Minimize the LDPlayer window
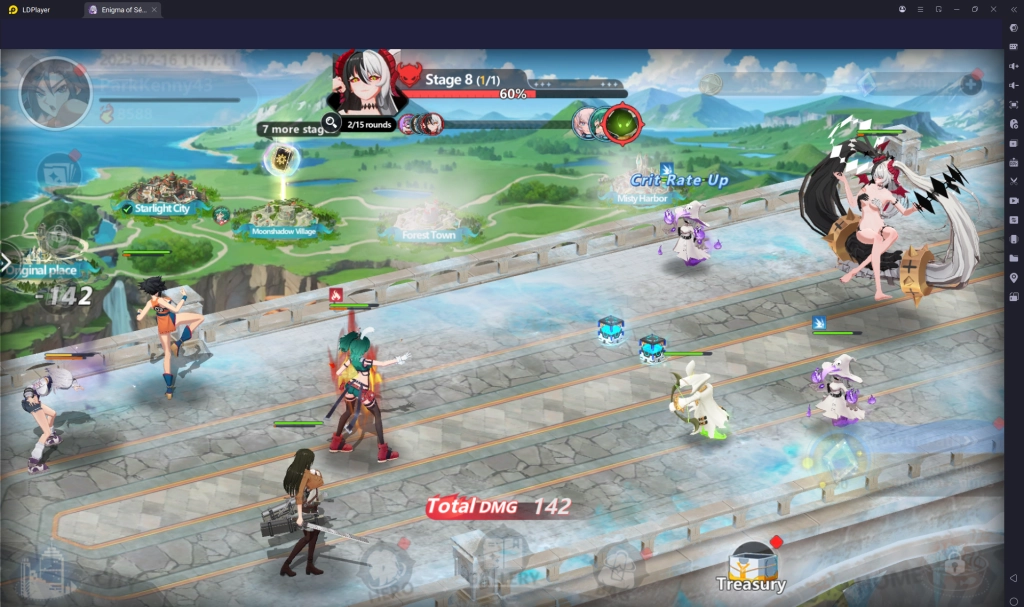 pyautogui.click(x=957, y=9)
